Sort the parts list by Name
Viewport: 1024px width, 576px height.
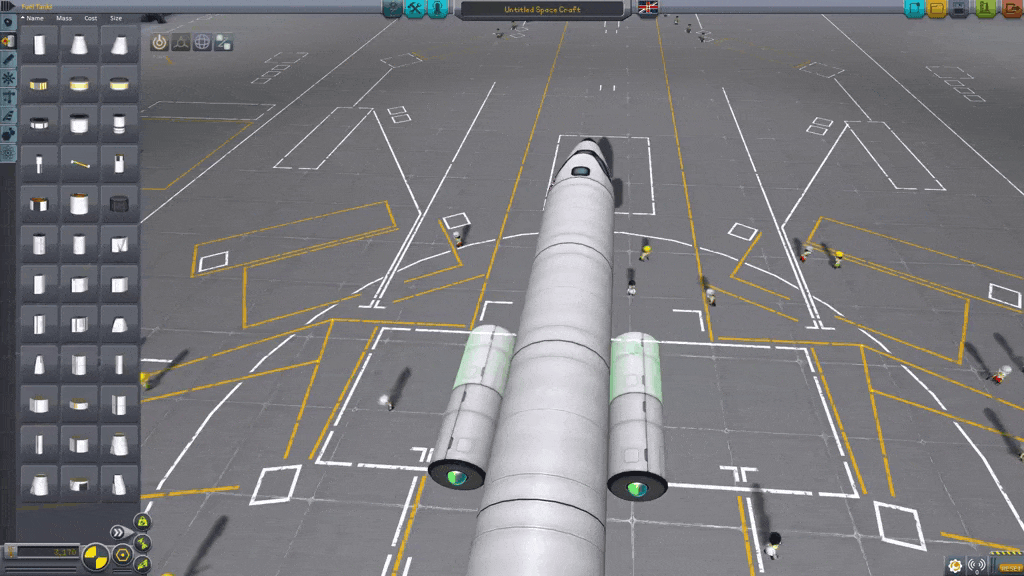pos(35,18)
